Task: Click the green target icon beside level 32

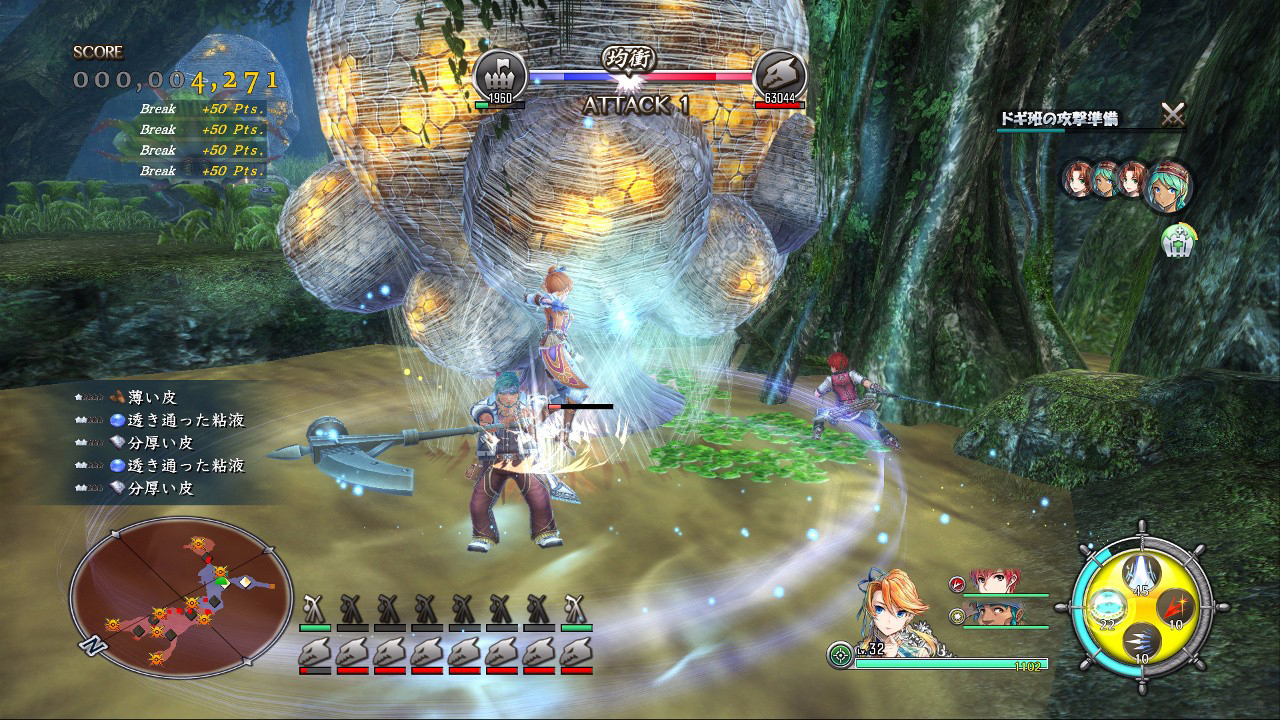Action: (840, 657)
